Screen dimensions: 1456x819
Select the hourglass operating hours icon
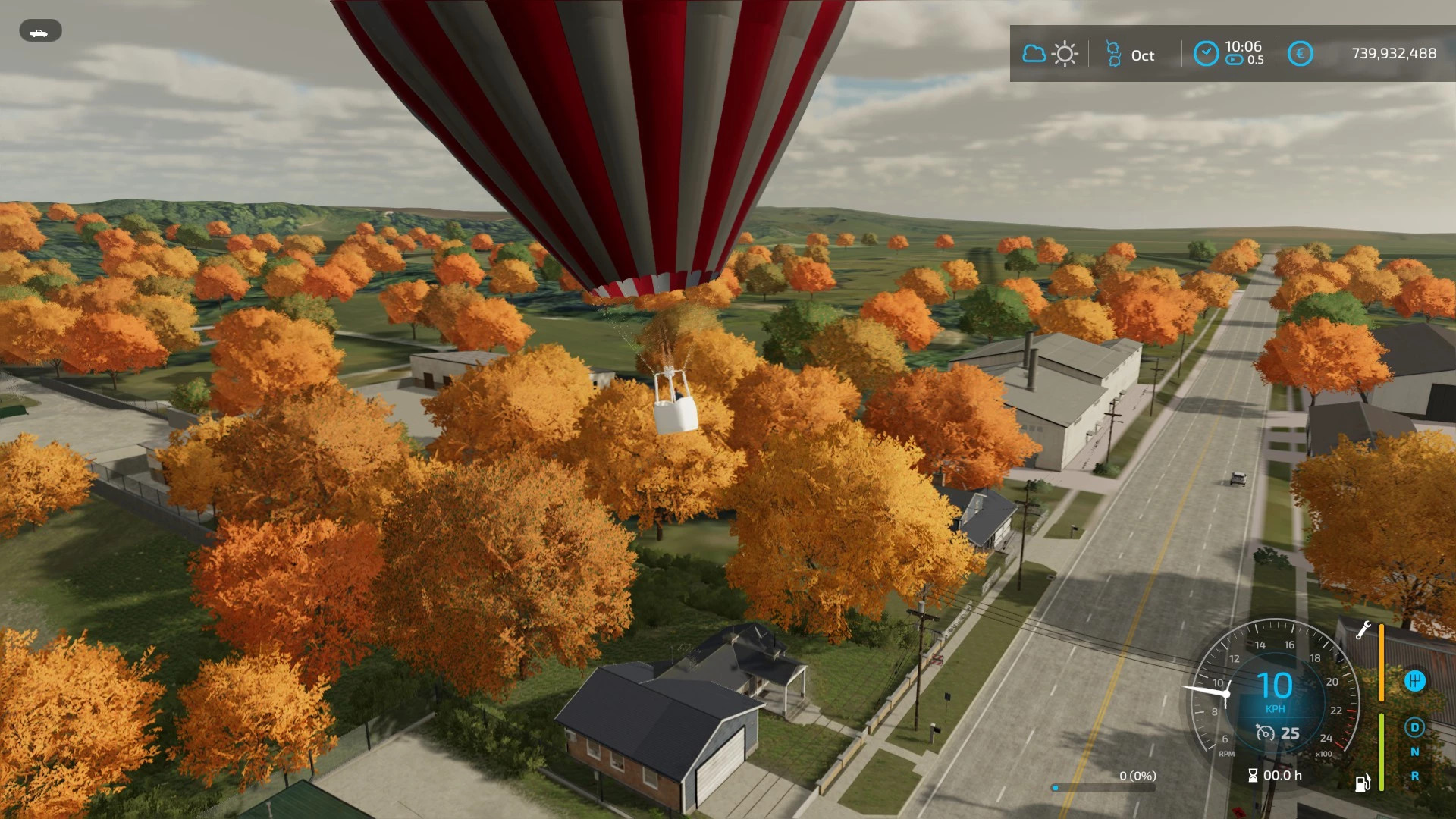[1254, 776]
